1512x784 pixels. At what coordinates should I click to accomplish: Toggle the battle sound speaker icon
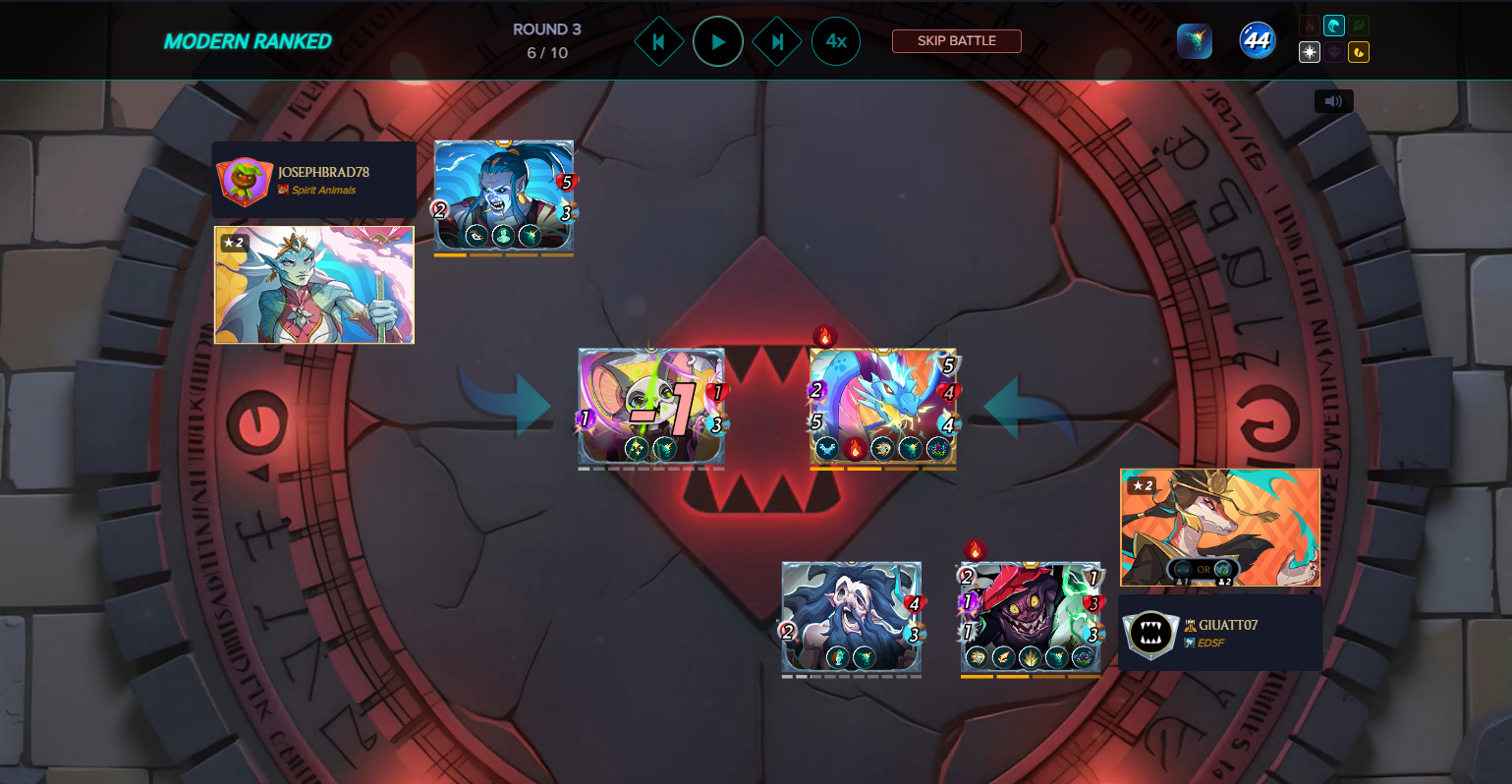click(x=1333, y=101)
